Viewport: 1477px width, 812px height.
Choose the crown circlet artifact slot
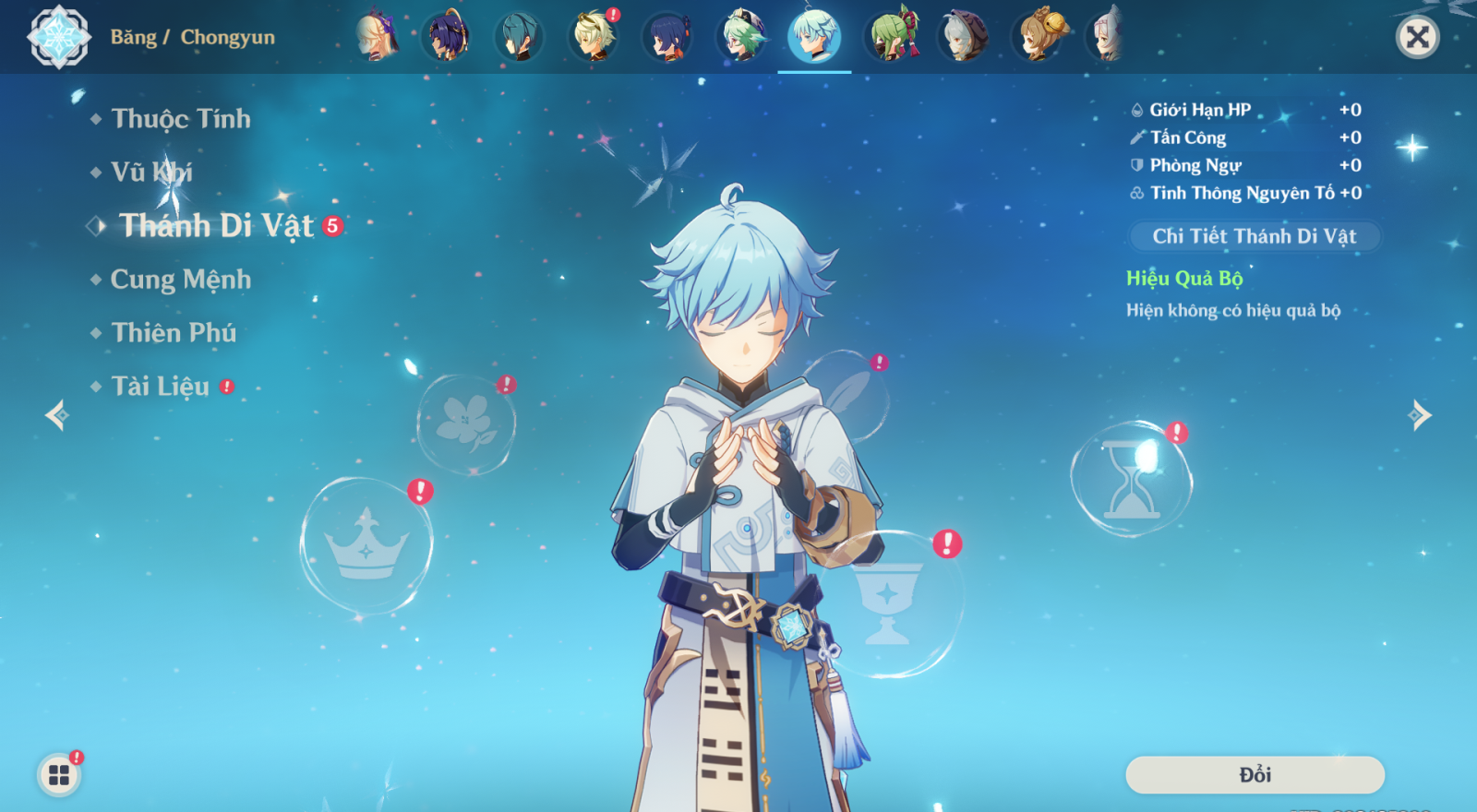(366, 545)
